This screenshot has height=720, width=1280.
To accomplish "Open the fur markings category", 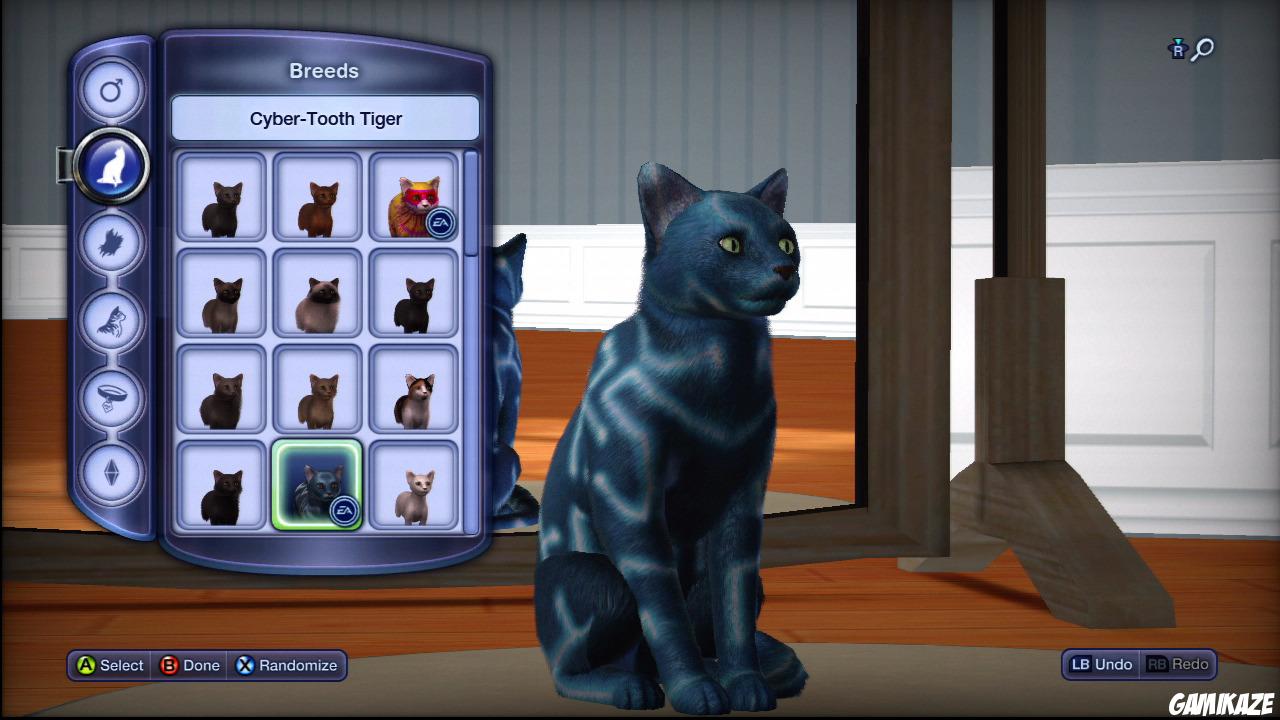I will 111,242.
